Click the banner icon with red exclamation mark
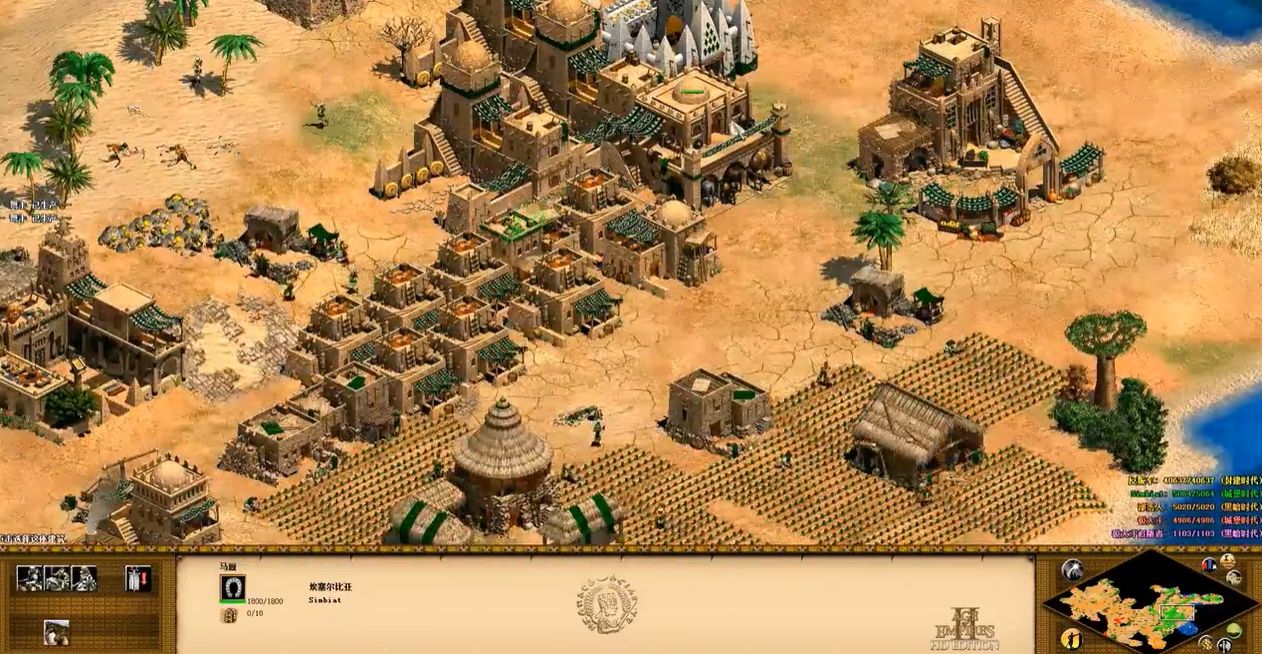Image resolution: width=1262 pixels, height=654 pixels. click(x=138, y=578)
